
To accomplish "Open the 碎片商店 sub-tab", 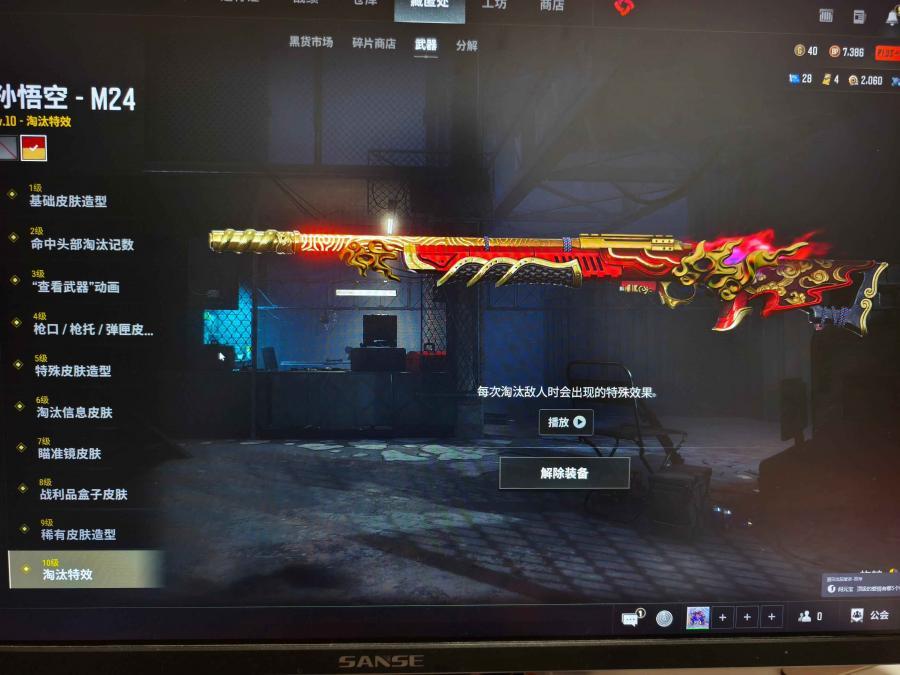I will 374,44.
